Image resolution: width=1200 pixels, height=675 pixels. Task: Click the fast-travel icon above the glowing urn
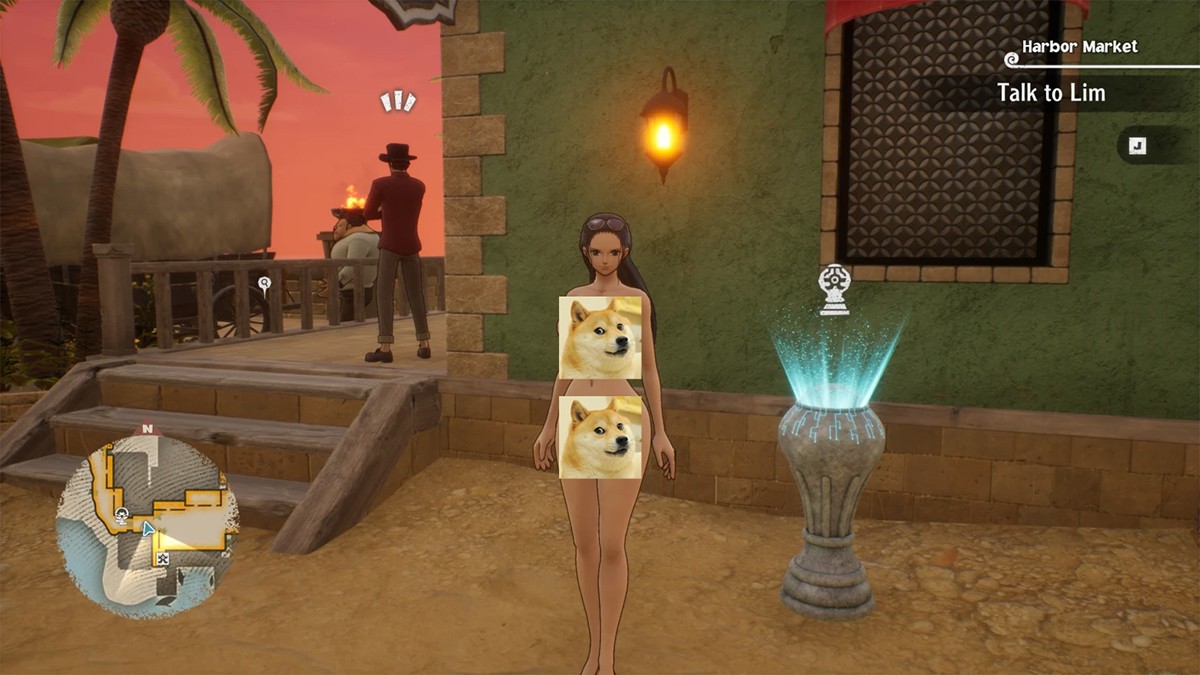[x=834, y=290]
